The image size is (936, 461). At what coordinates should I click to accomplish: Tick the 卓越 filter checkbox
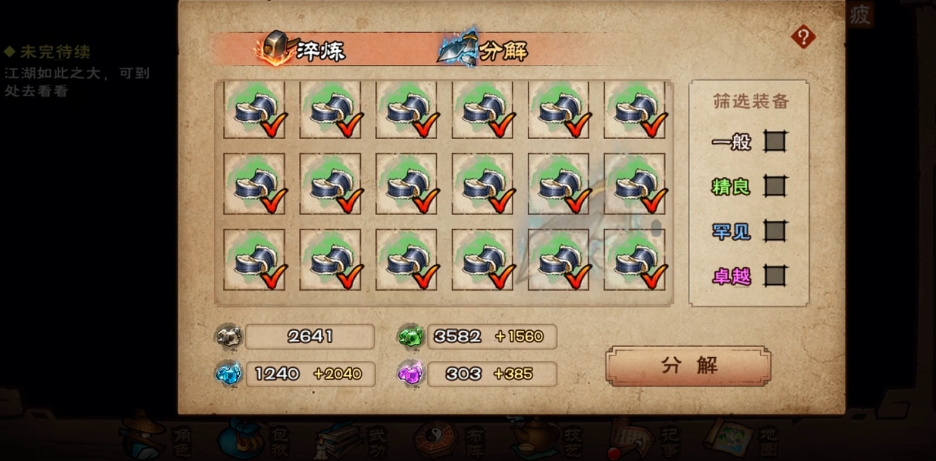775,276
